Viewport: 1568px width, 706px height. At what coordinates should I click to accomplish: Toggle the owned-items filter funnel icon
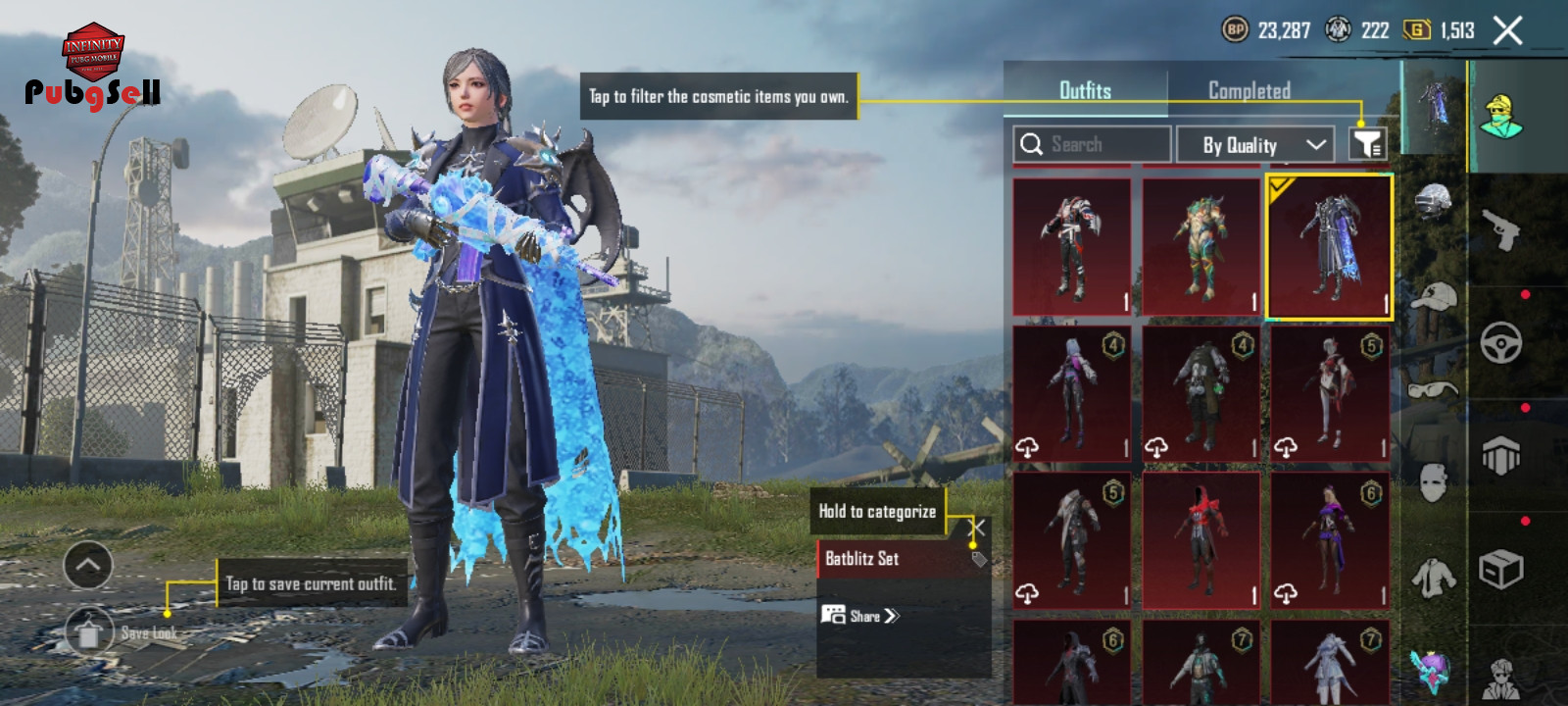(x=1367, y=144)
